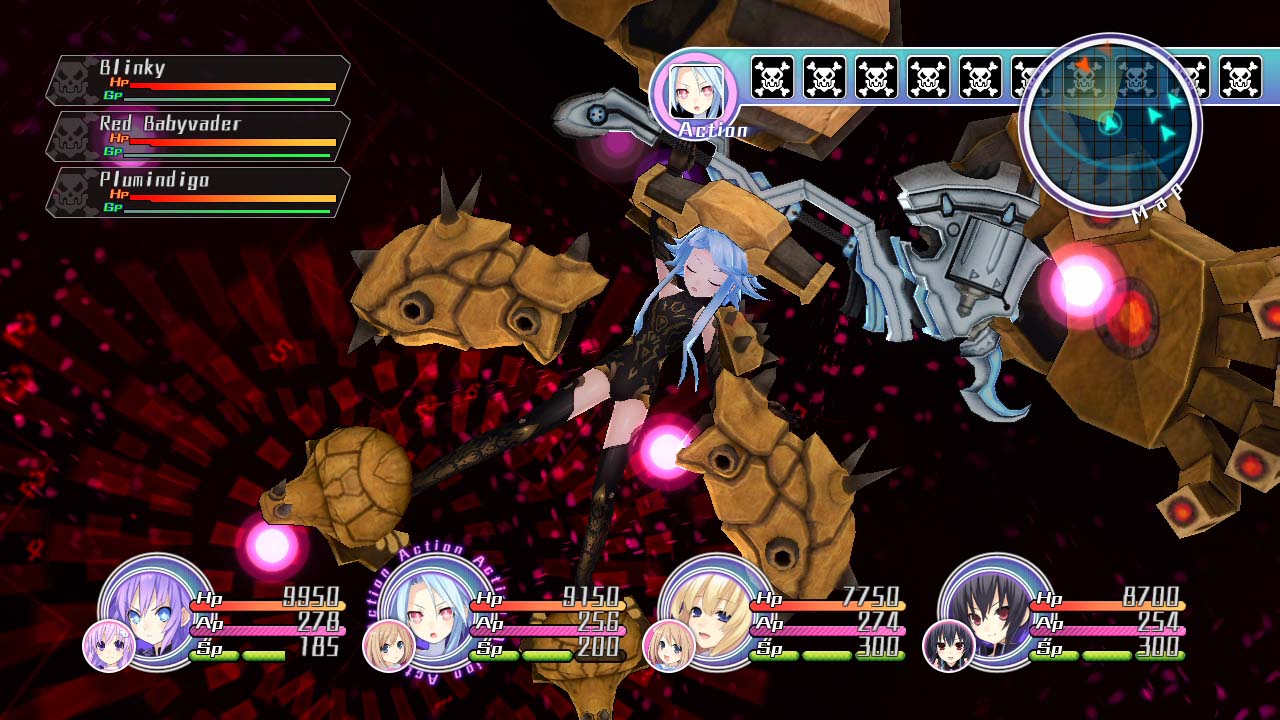Select the active white-haired party portrait
Image resolution: width=1280 pixels, height=720 pixels.
pos(437,610)
